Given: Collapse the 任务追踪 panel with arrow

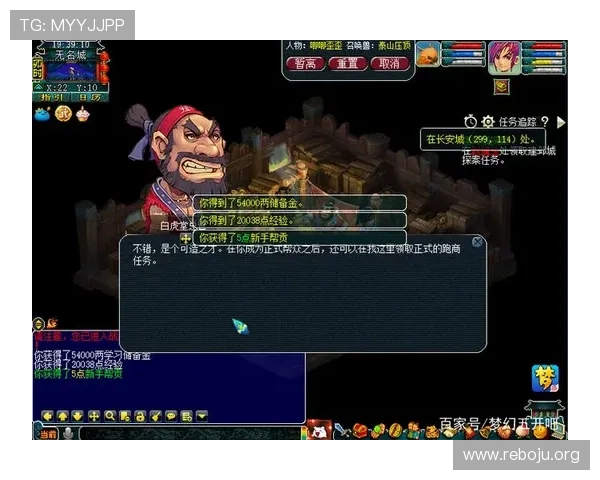Looking at the screenshot, I should tap(561, 122).
